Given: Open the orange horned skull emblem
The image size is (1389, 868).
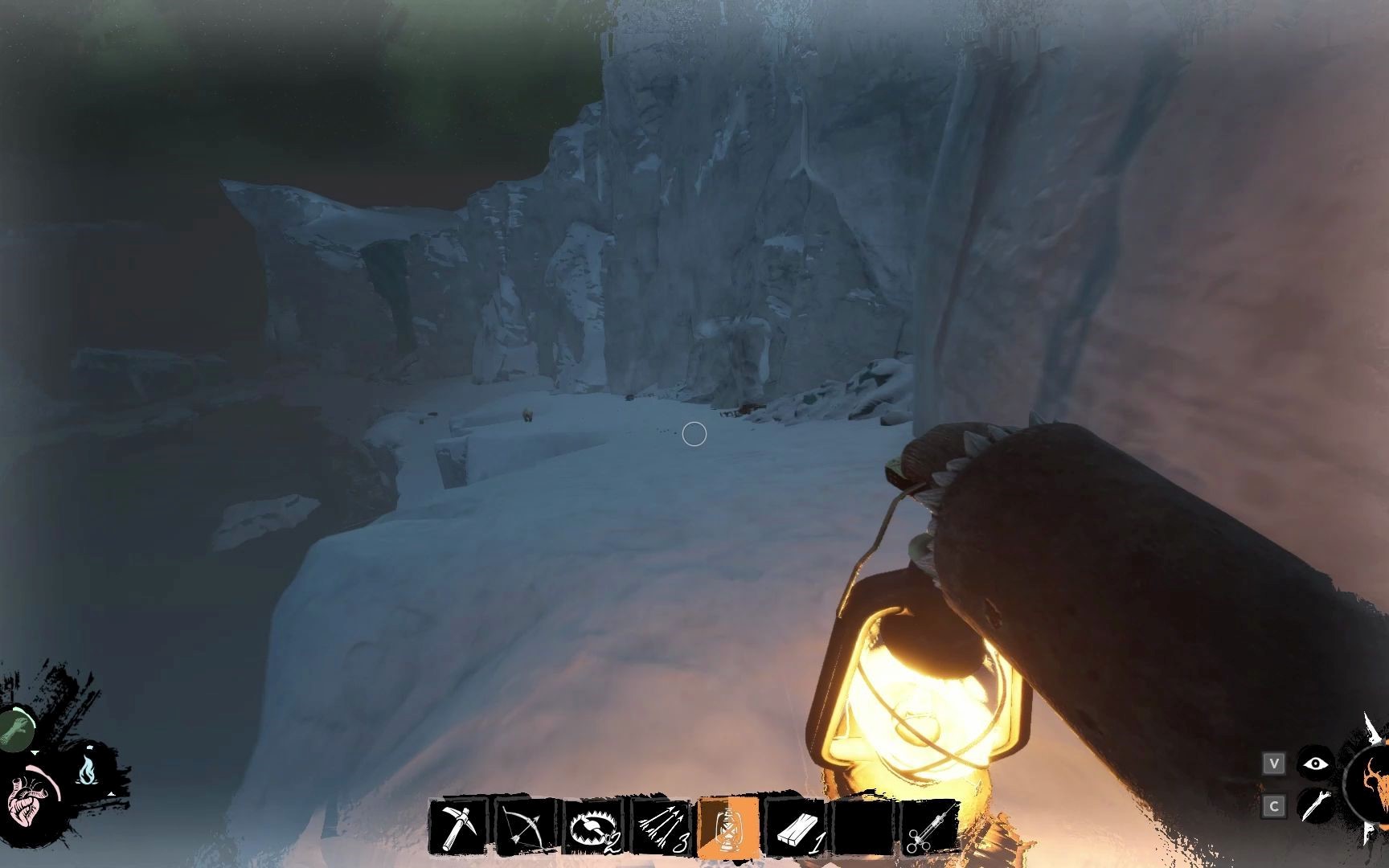Looking at the screenshot, I should coord(1373,784).
